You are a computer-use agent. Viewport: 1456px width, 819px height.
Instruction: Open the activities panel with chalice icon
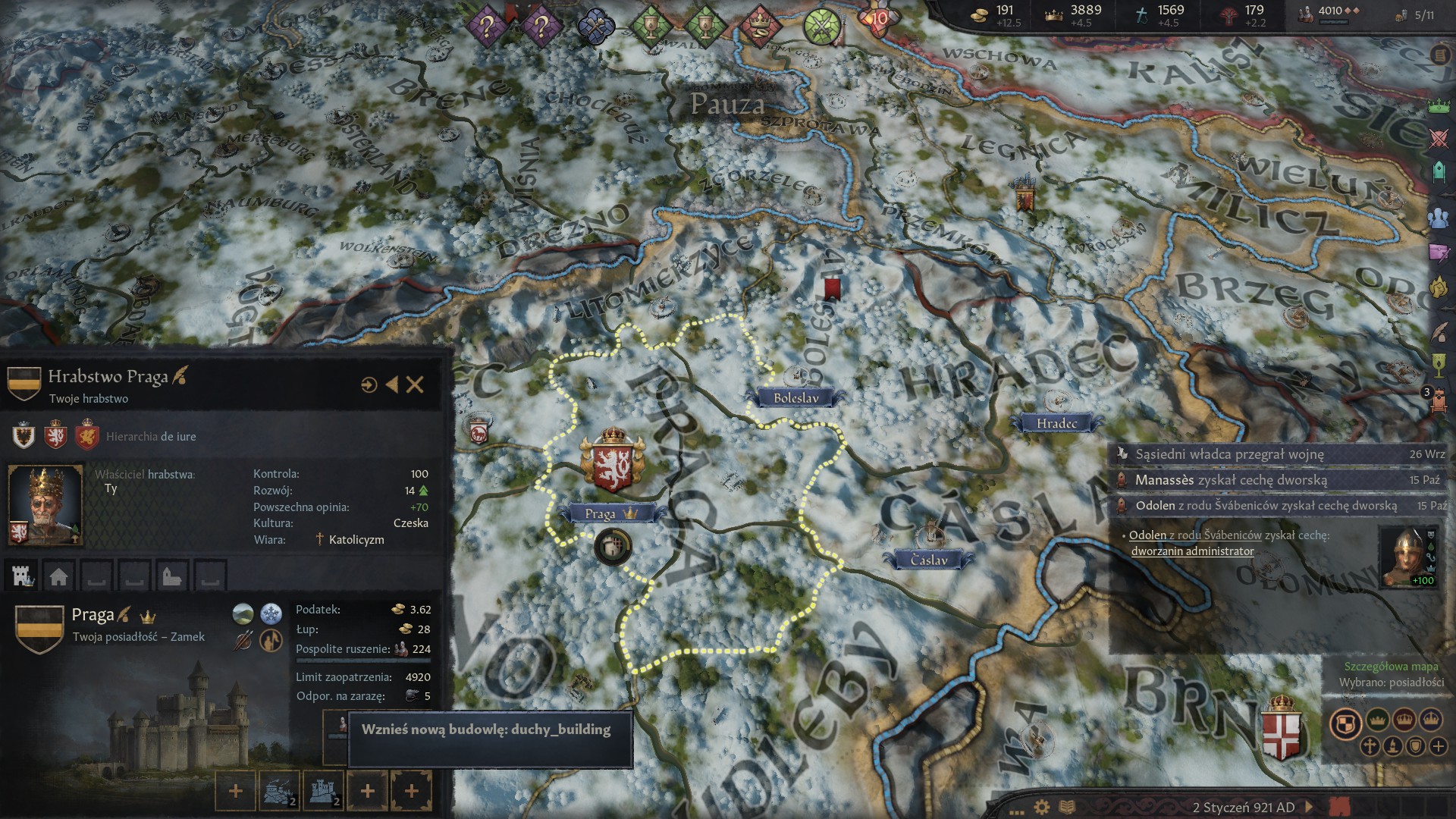point(1437,366)
